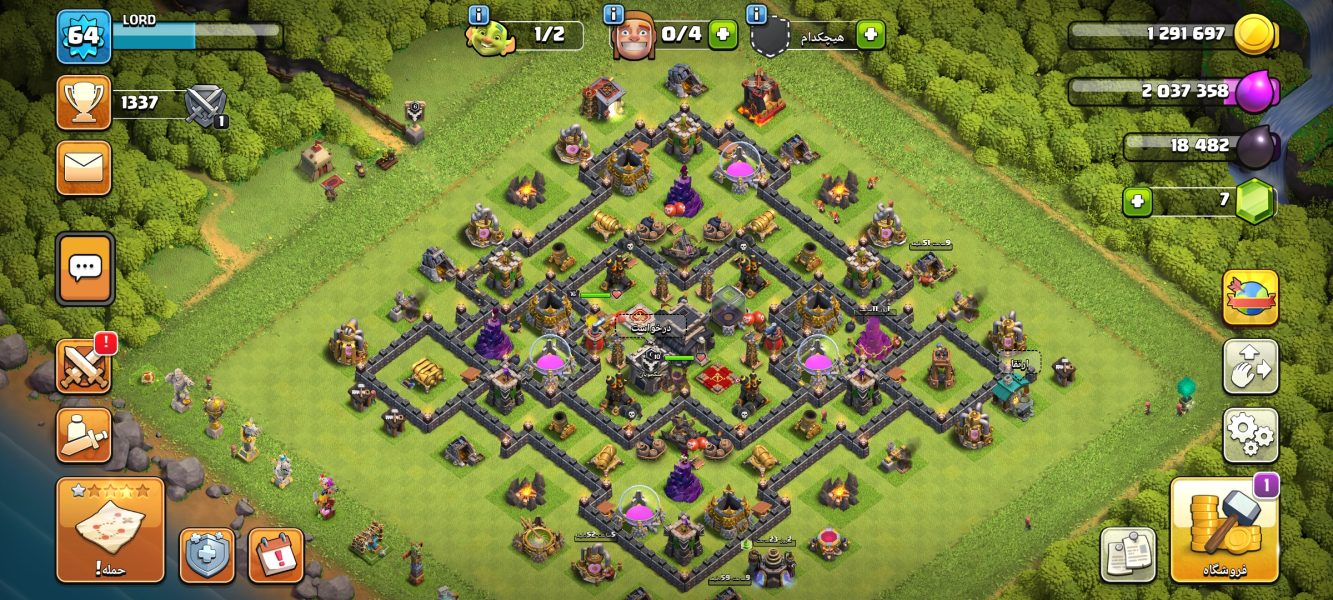Open the clipboard news button
Screen dimensions: 1333x600
coord(1128,555)
